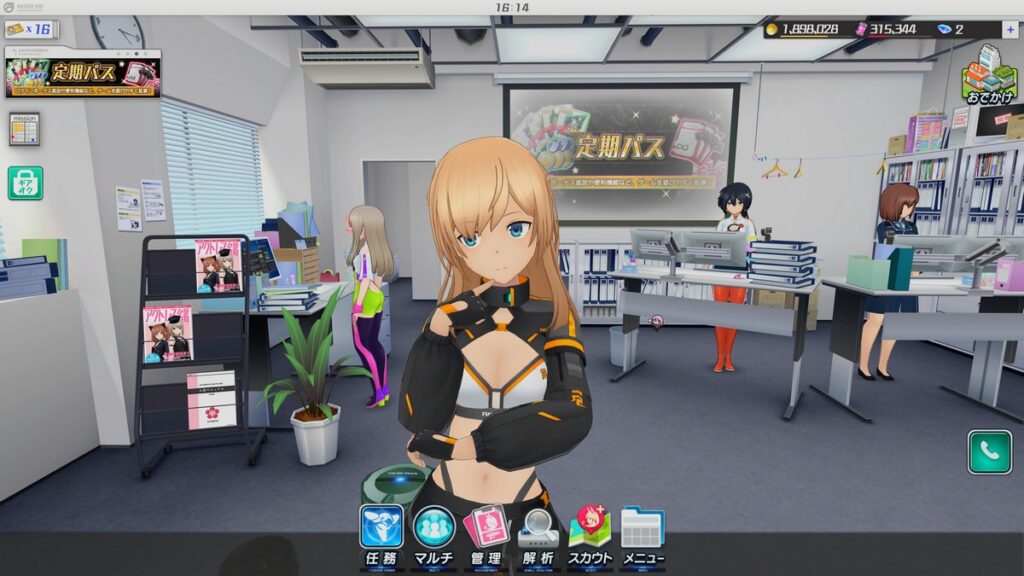Open the mission calendar icon
Image resolution: width=1024 pixels, height=576 pixels.
point(24,129)
